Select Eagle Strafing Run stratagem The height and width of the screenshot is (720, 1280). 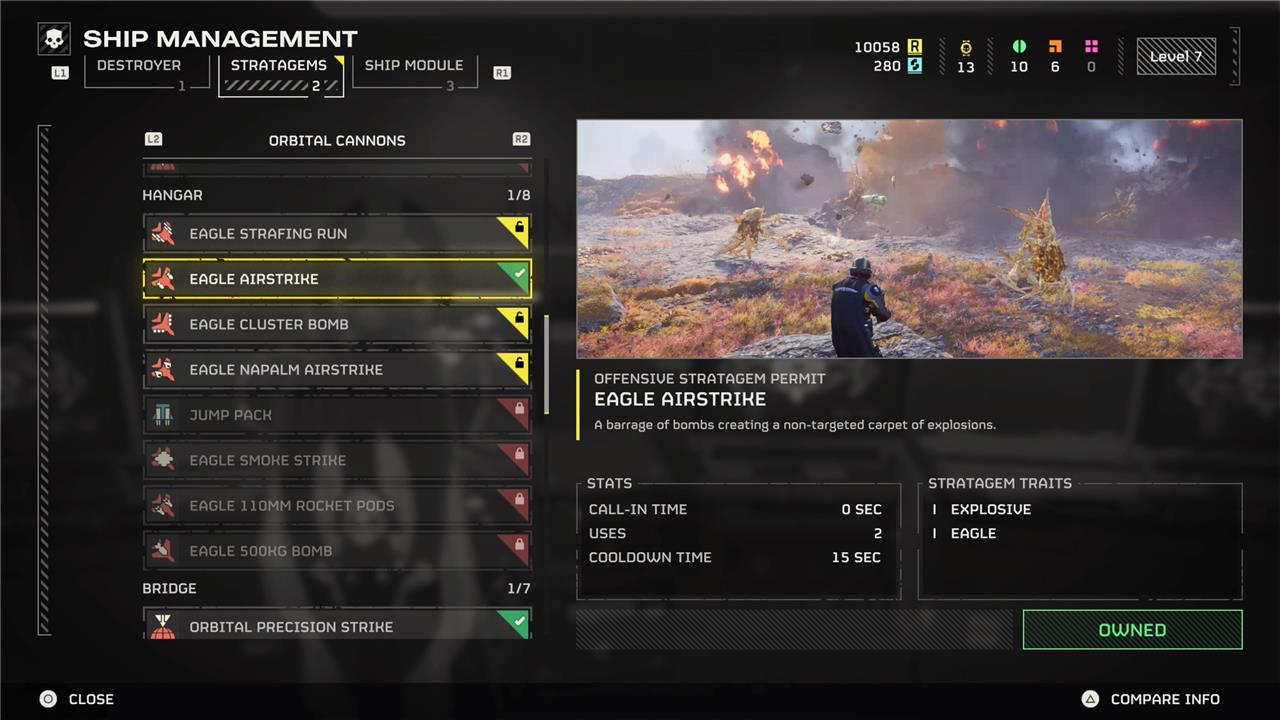tap(337, 234)
